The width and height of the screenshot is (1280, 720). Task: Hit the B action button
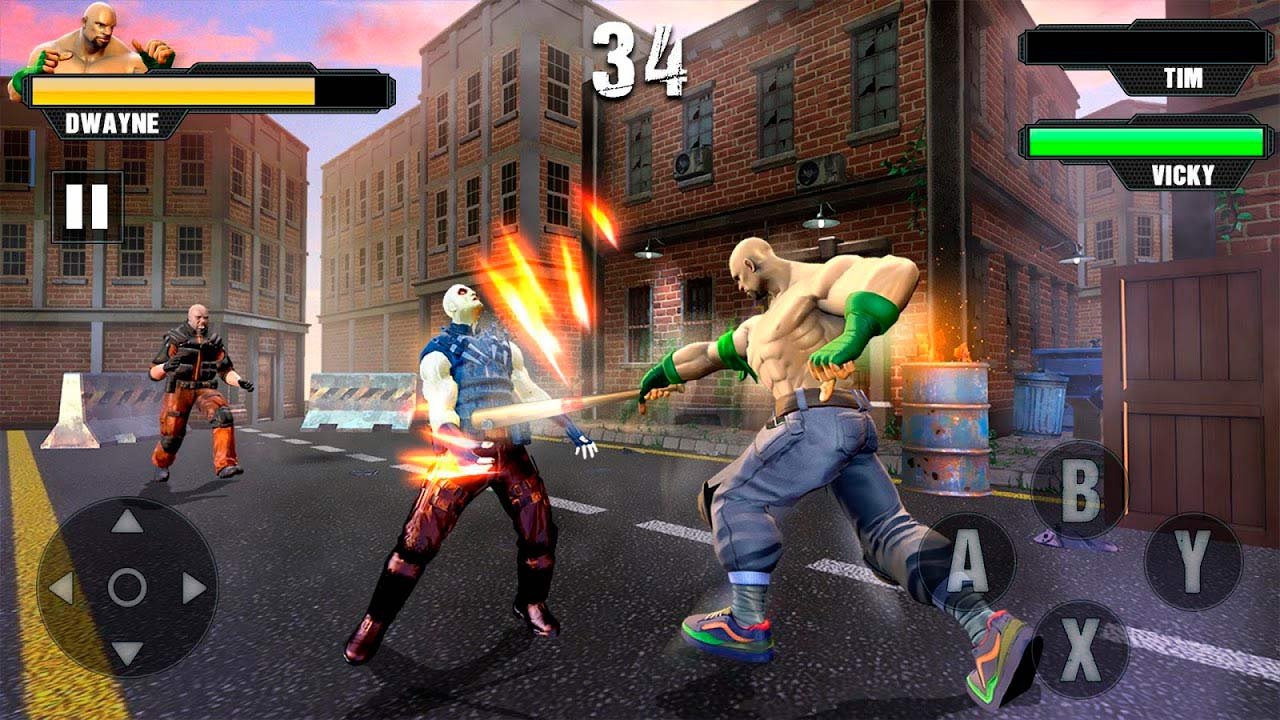pos(1079,490)
